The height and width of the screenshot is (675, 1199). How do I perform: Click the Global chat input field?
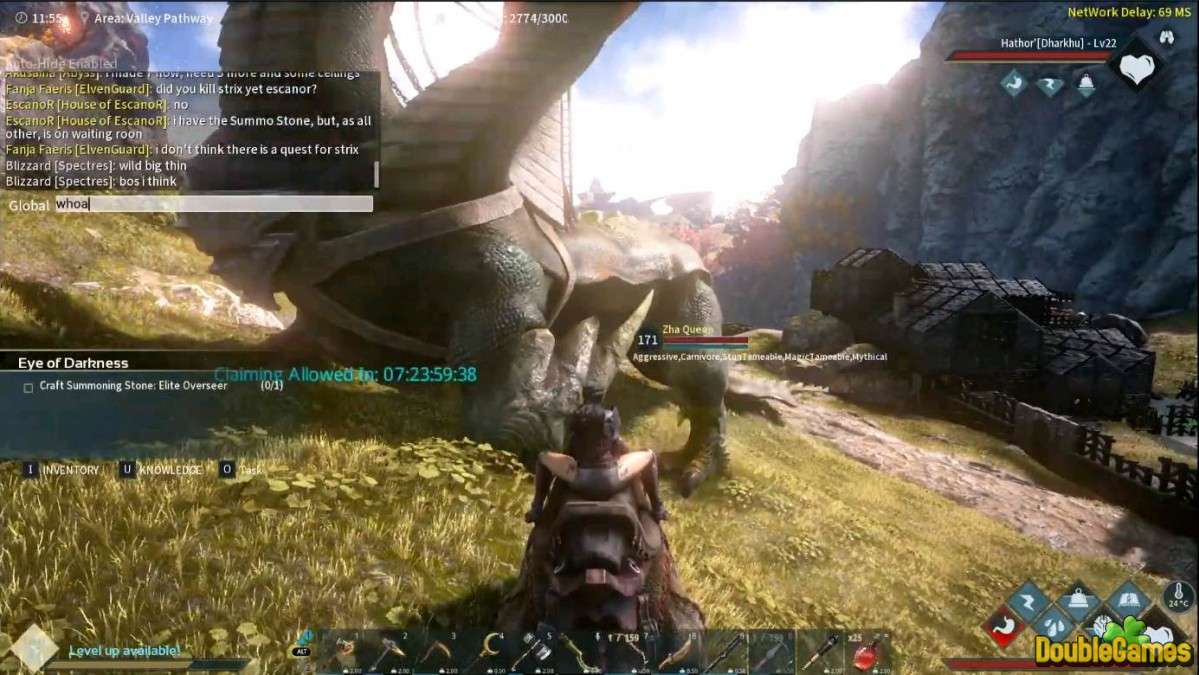[213, 204]
